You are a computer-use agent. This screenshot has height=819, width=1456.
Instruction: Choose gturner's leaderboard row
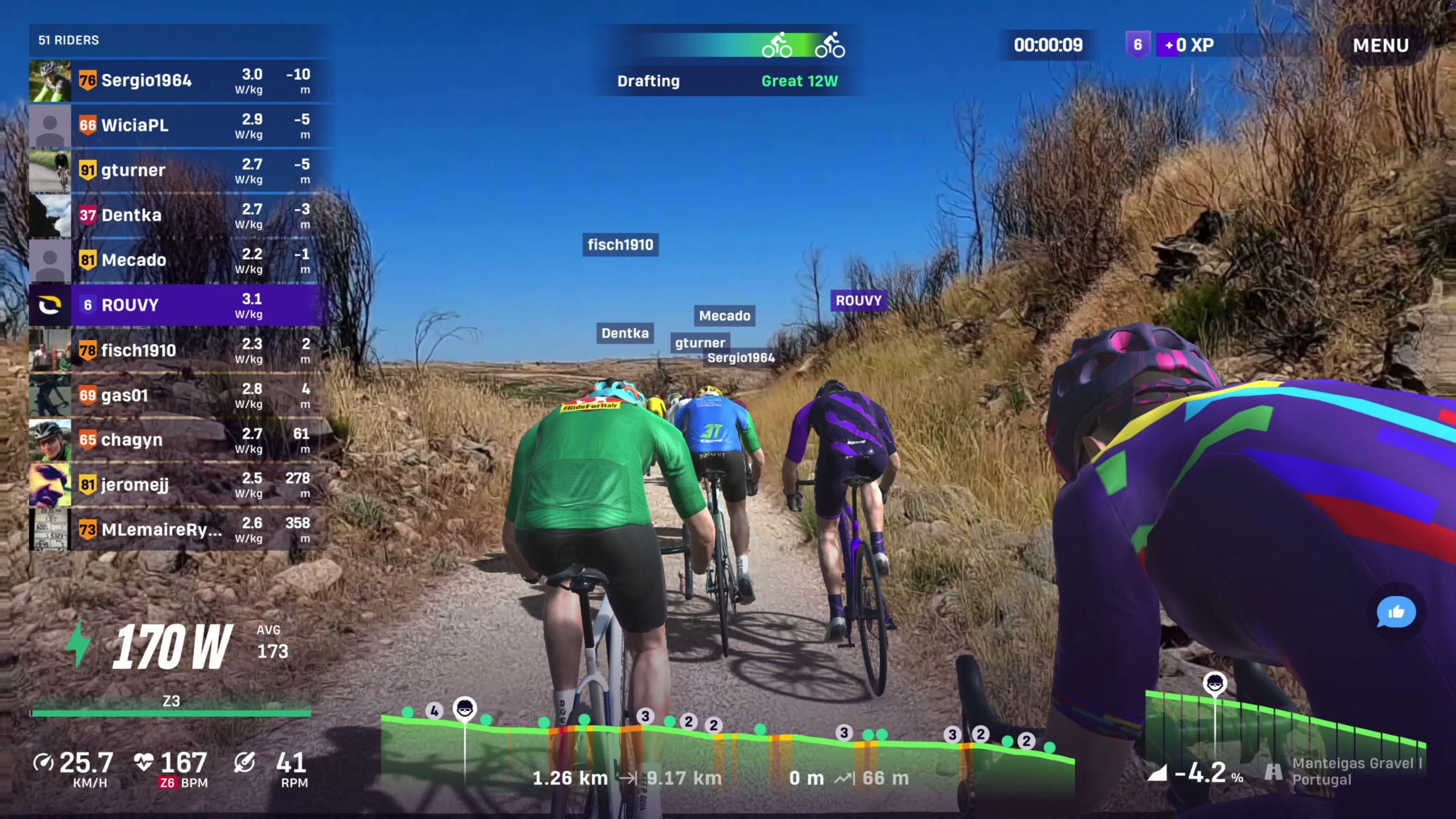[181, 171]
